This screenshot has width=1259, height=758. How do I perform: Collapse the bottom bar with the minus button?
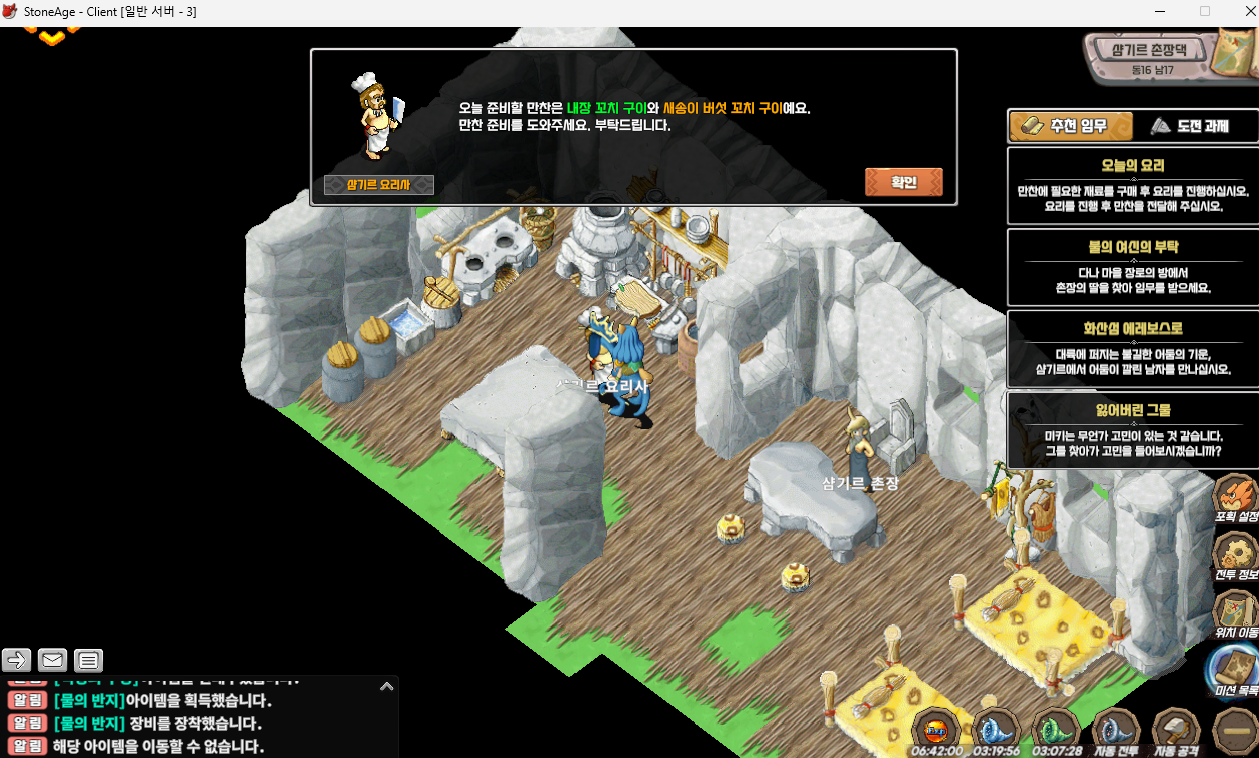pos(1236,733)
